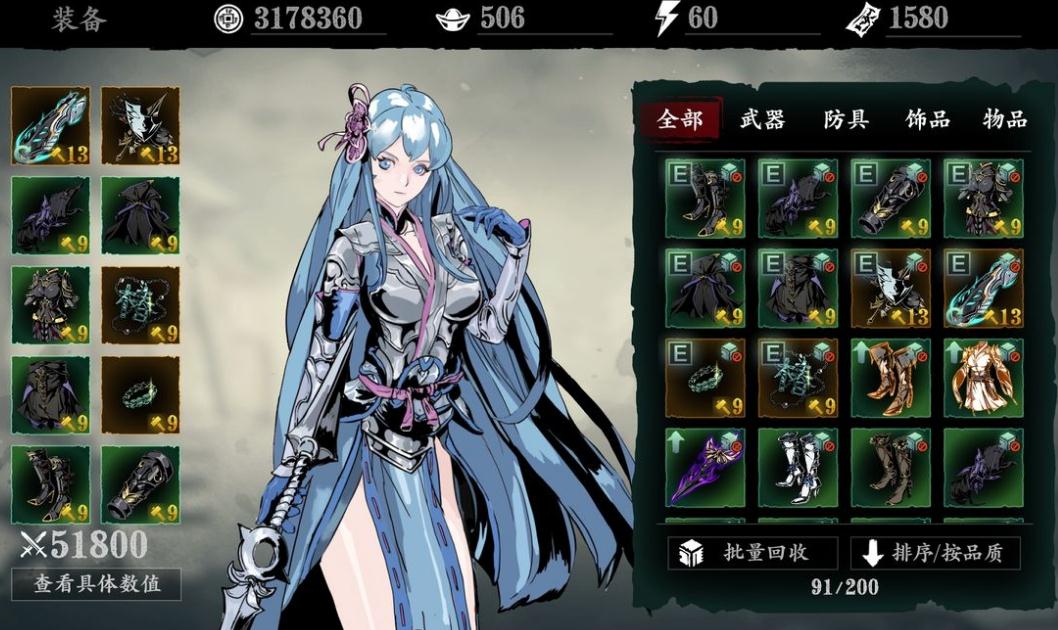1058x630 pixels.
Task: Switch to the 全部 tab
Action: pyautogui.click(x=680, y=120)
